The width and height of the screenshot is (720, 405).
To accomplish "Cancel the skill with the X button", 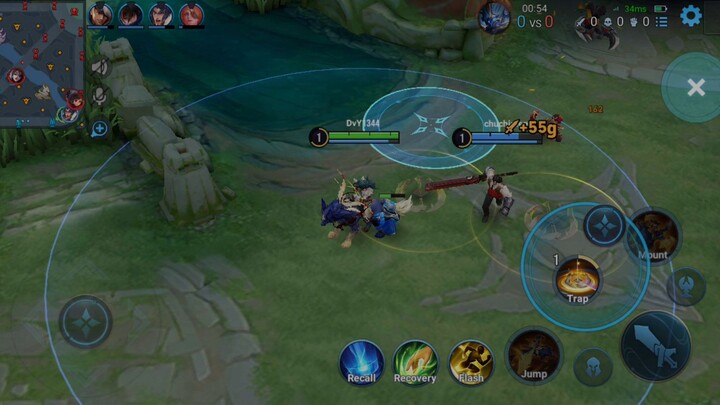I will 696,88.
